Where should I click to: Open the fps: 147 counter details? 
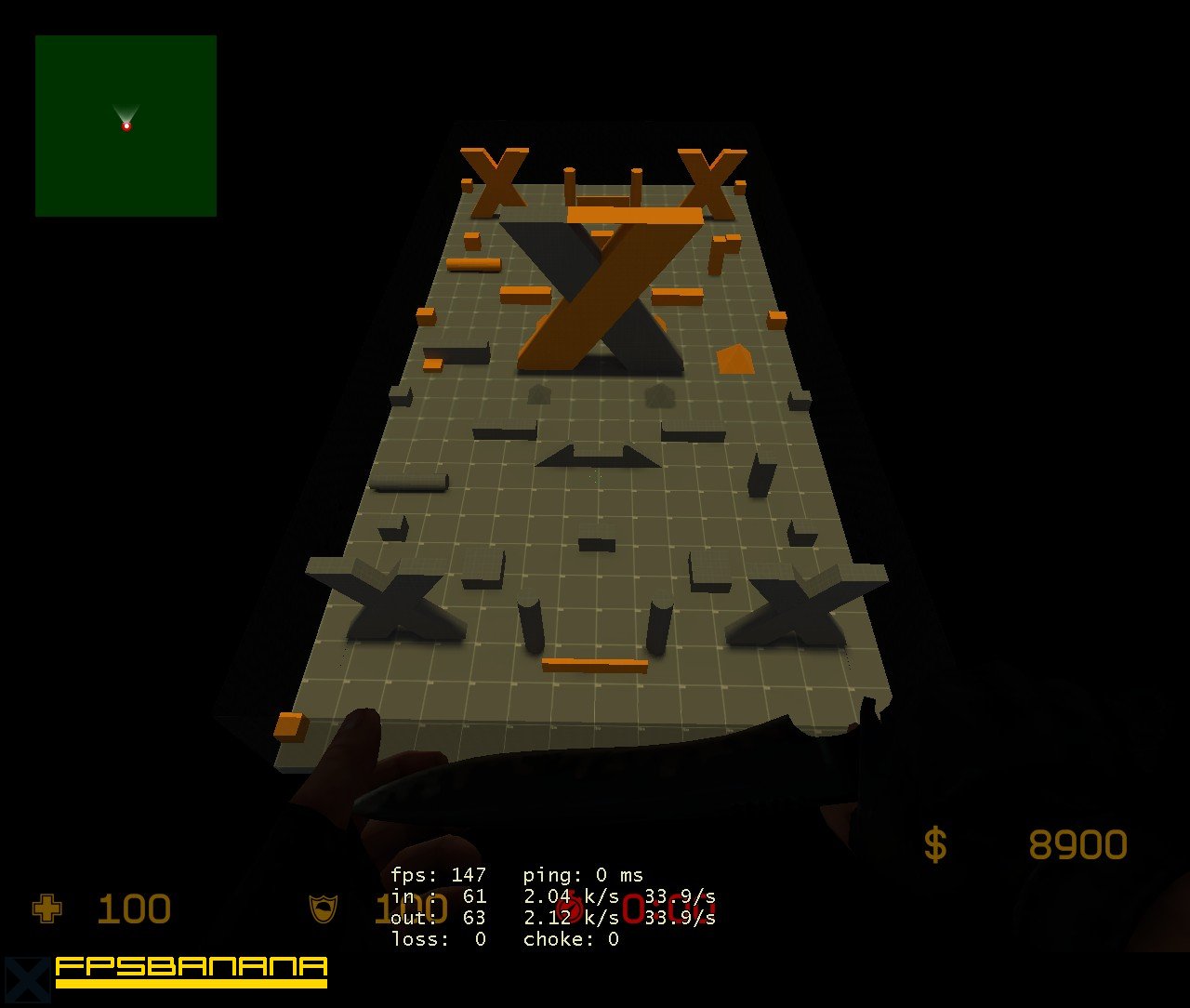pyautogui.click(x=437, y=875)
